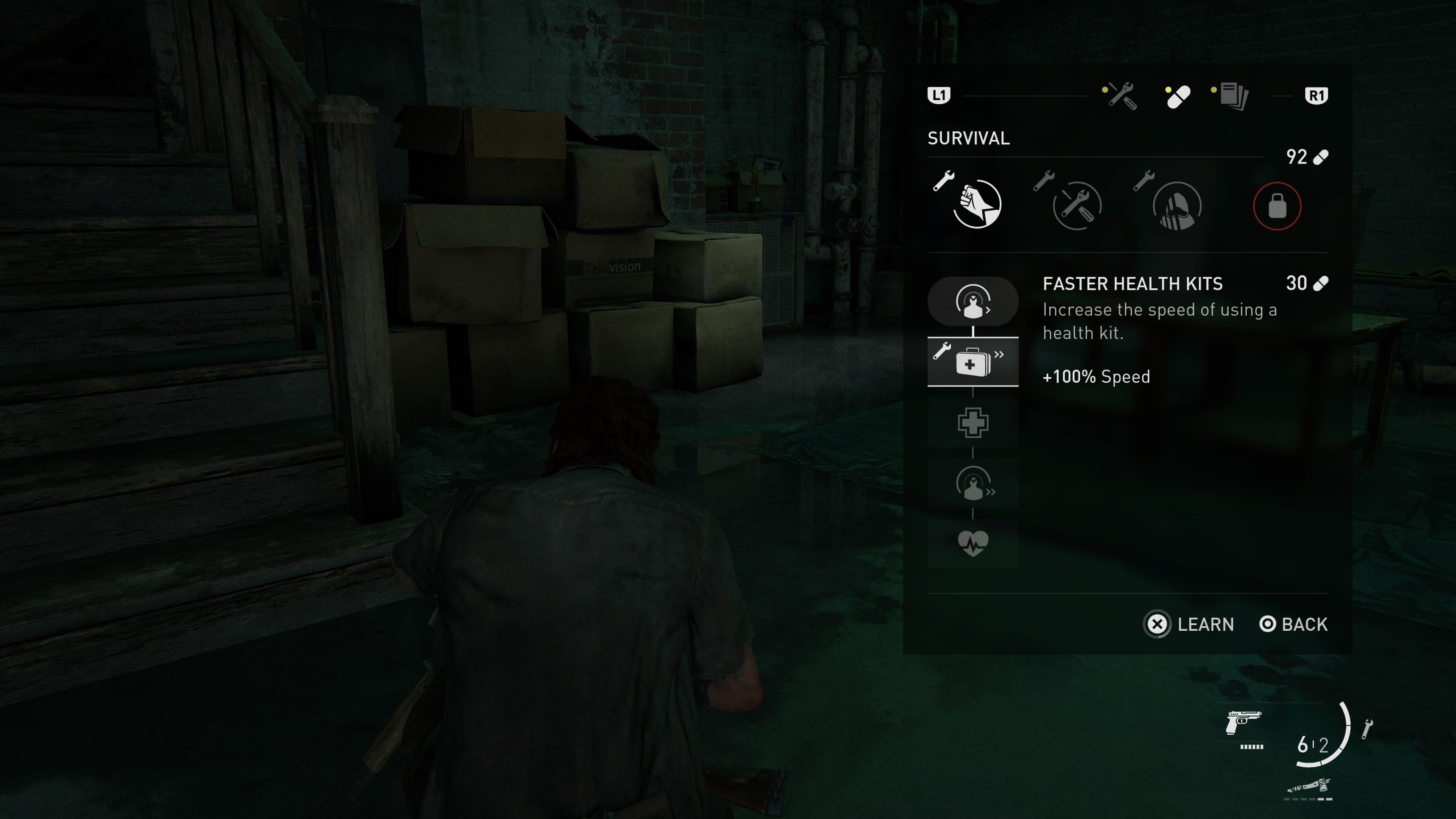Open the pill supplements tab
The width and height of the screenshot is (1456, 819).
pos(1178,97)
